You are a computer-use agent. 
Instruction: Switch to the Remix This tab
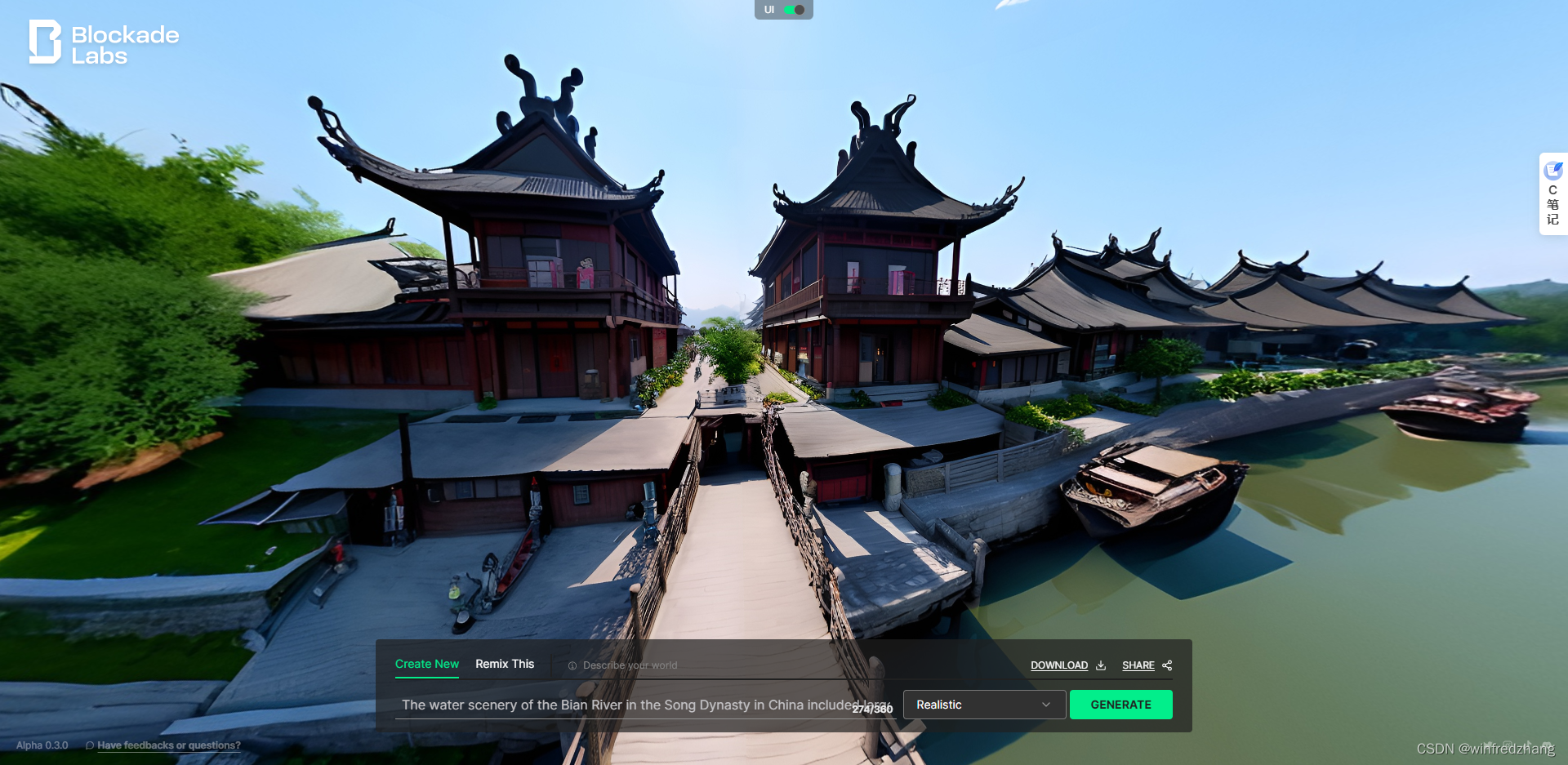click(x=505, y=665)
